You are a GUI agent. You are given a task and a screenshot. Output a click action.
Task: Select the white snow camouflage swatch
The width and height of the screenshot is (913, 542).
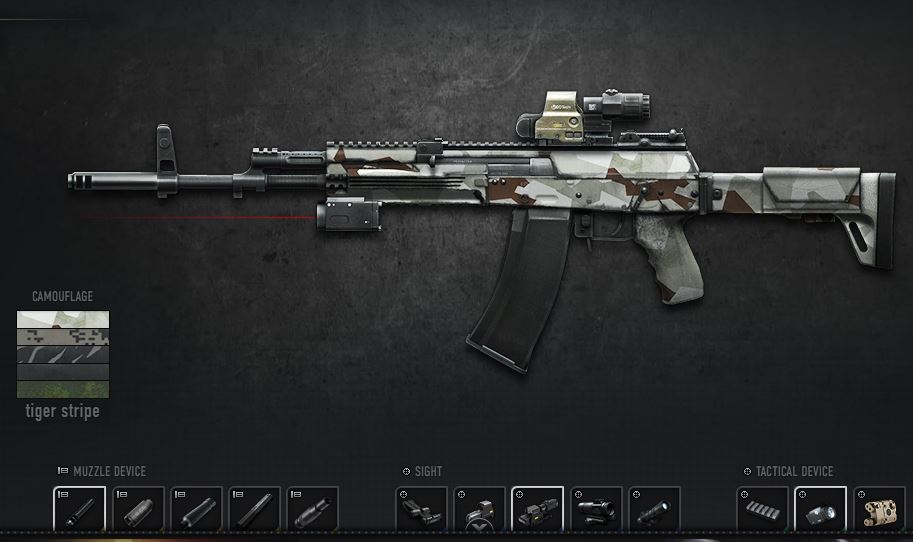[x=62, y=320]
